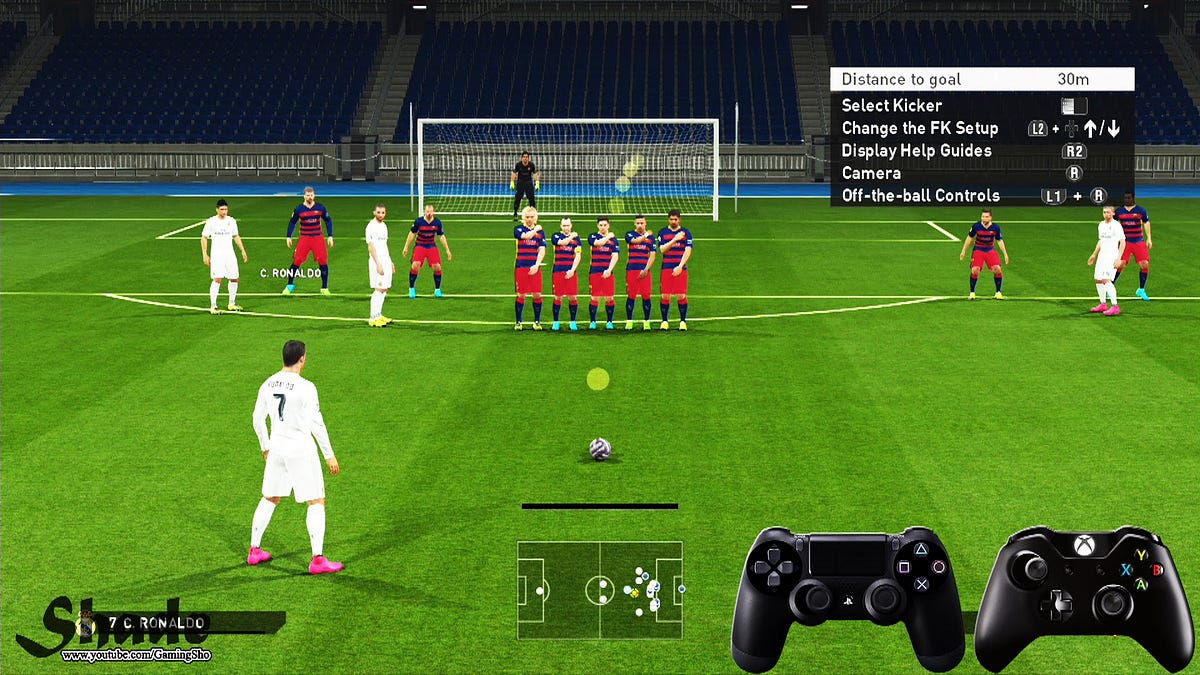This screenshot has height=675, width=1200.
Task: Open Display Help Guides
Action: 916,151
